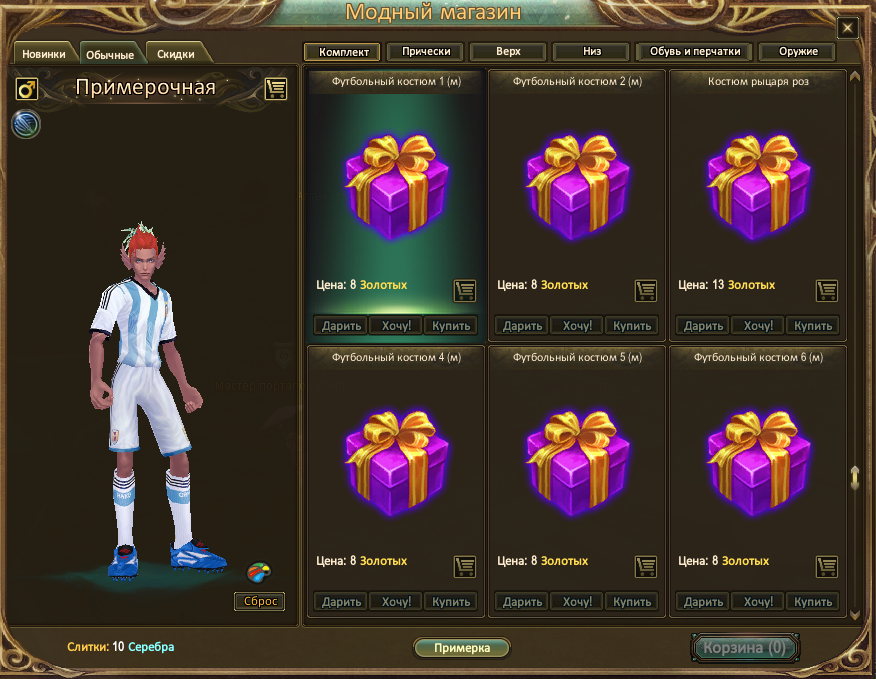Add Футбольный костюм 4 (м) to cart
This screenshot has height=679, width=876.
[x=464, y=566]
